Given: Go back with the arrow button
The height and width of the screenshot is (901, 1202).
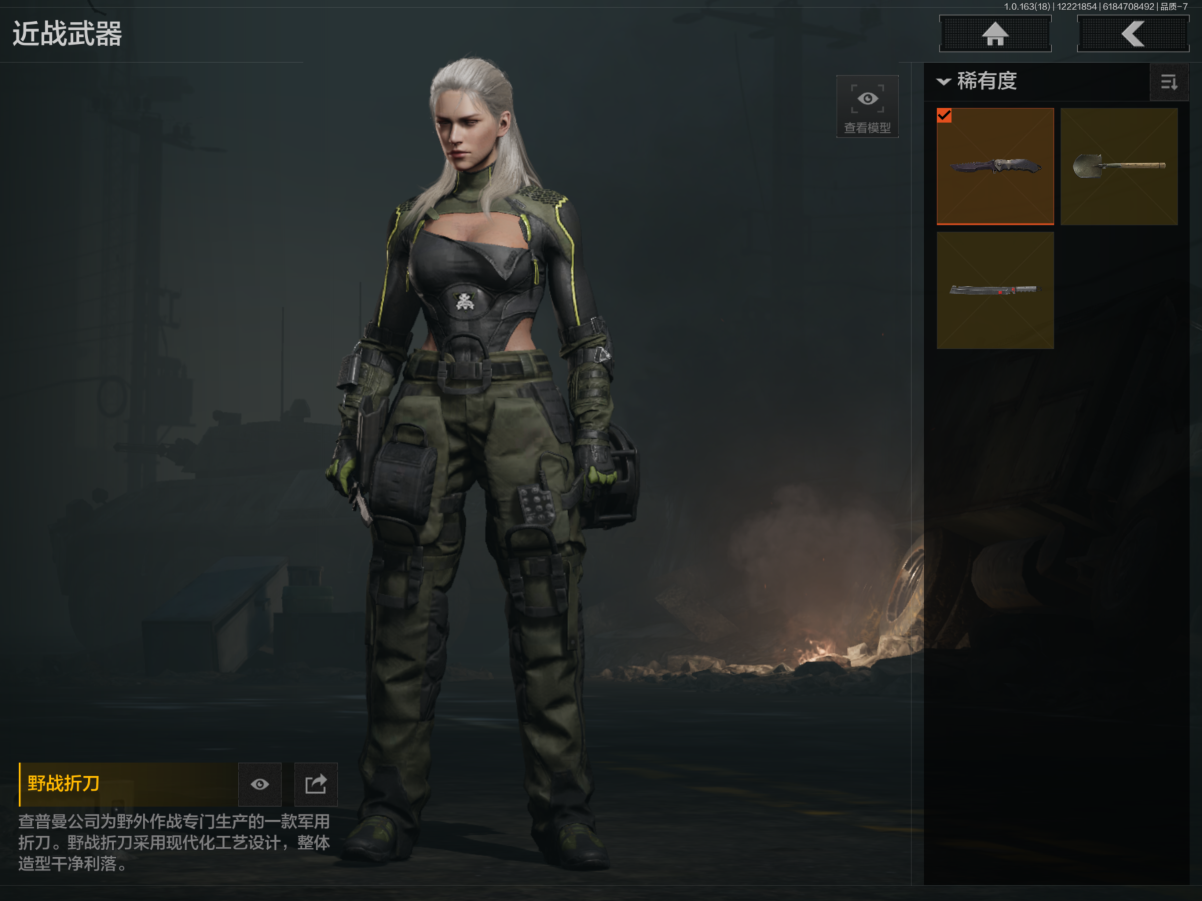Looking at the screenshot, I should [1132, 34].
